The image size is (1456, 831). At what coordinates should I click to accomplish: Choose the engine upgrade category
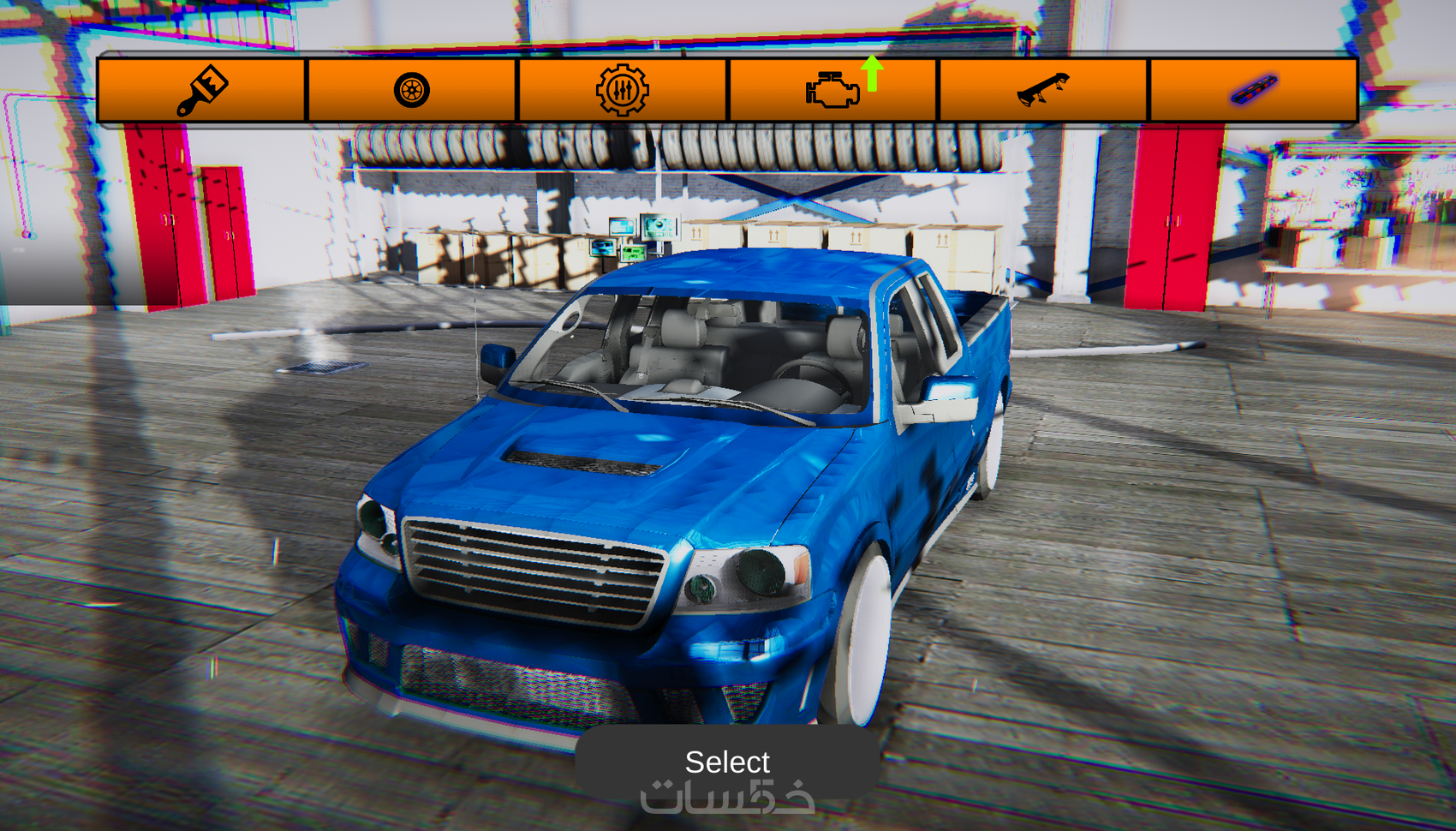coord(833,90)
